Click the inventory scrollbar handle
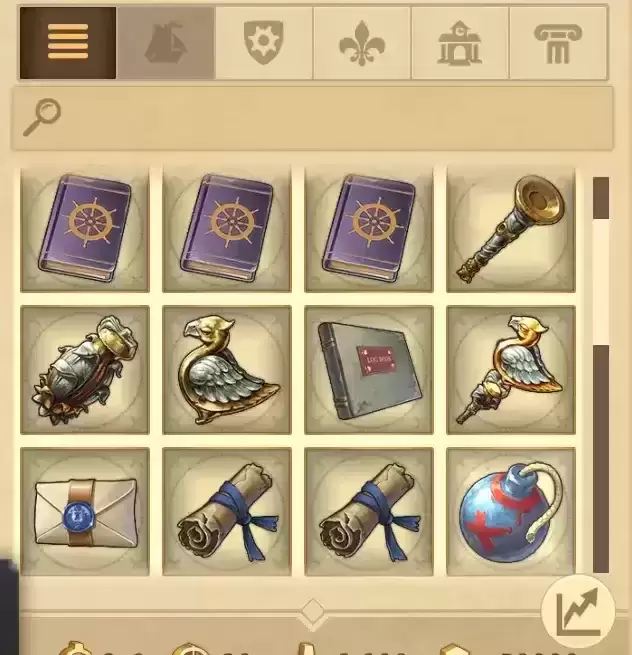The image size is (632, 655). coord(601,458)
